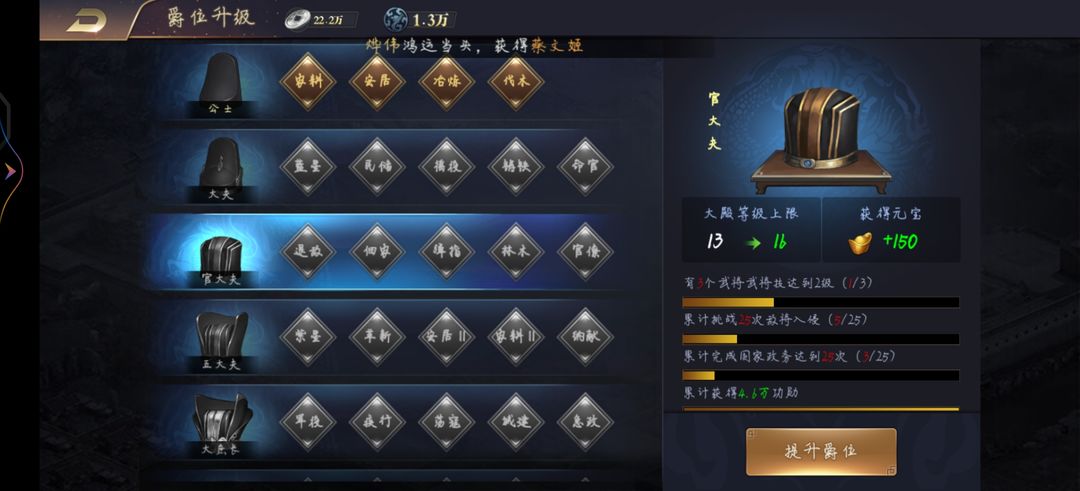
Task: View the 革新 perk diamond
Action: [x=377, y=335]
